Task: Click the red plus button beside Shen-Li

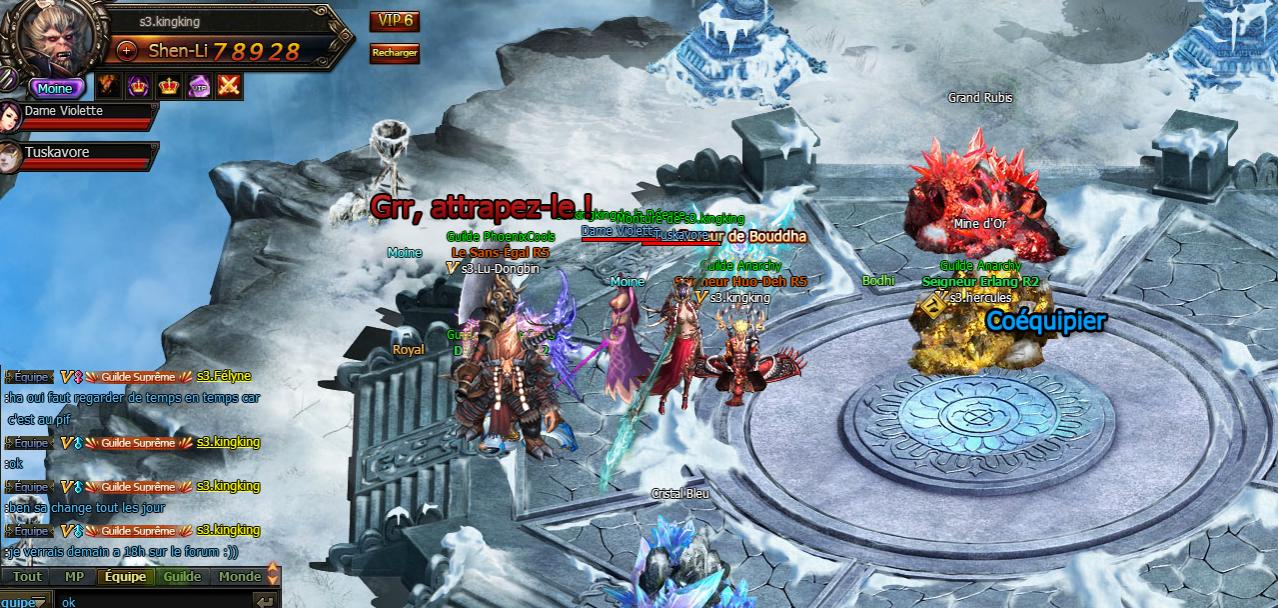Action: click(127, 50)
